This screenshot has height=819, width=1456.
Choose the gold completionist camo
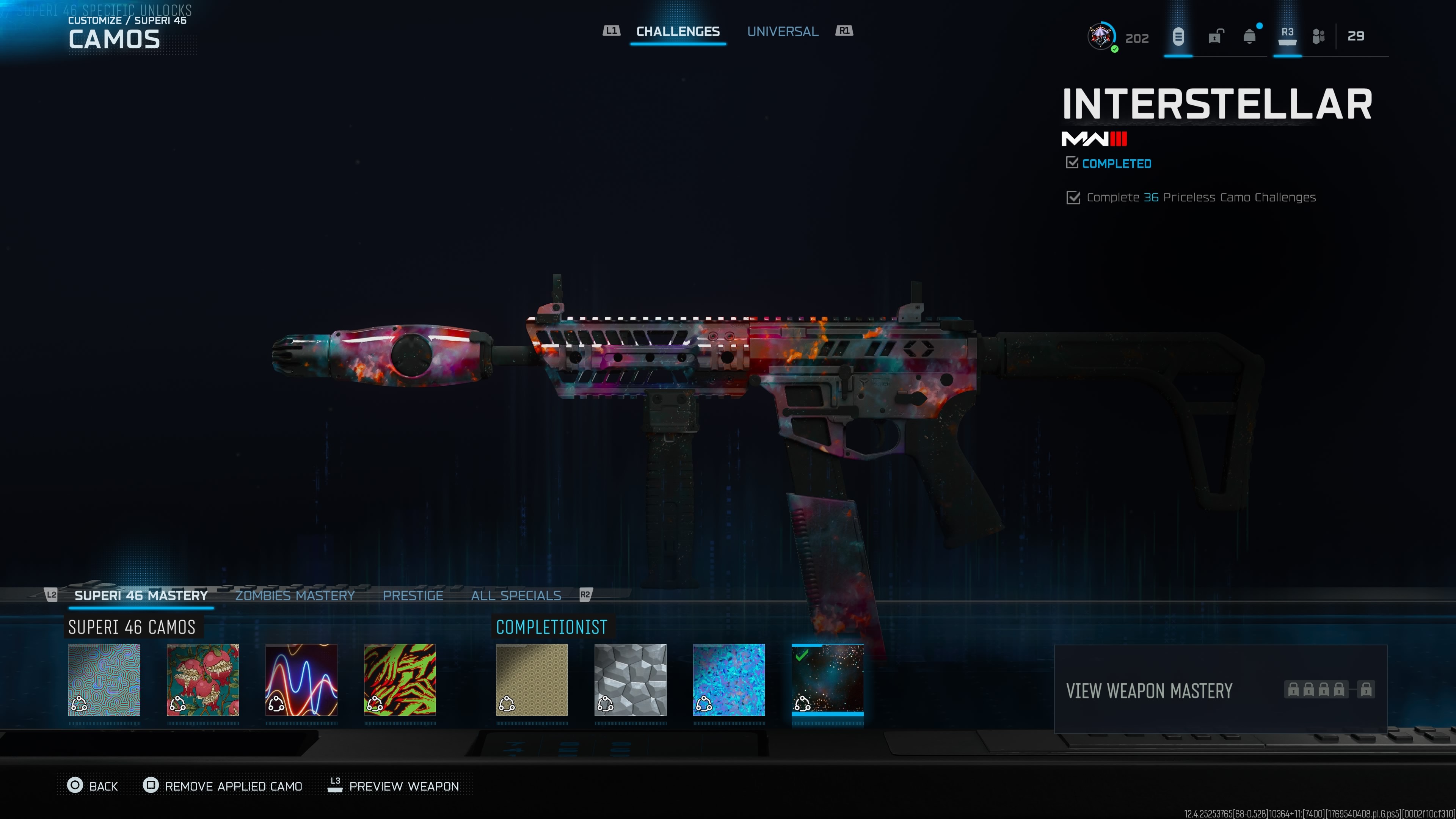[532, 679]
